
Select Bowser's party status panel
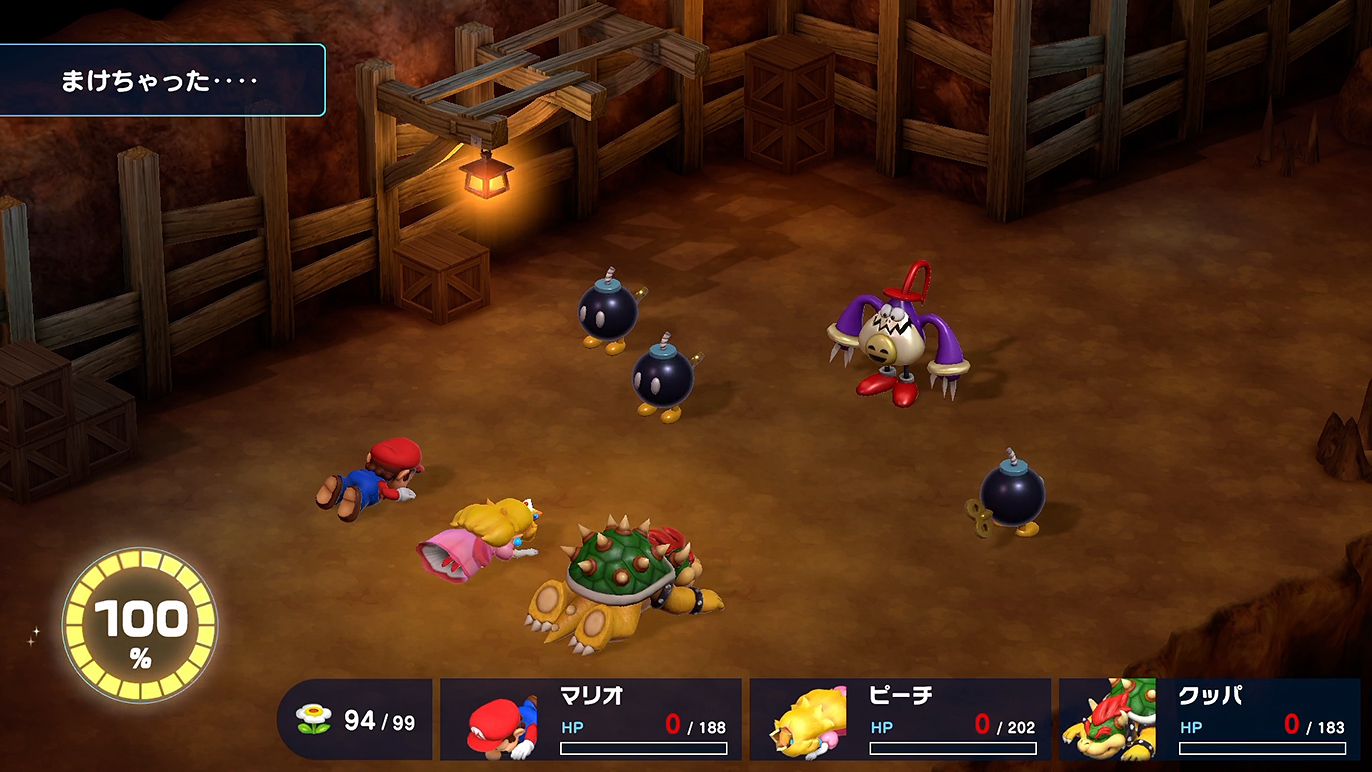coord(1209,719)
